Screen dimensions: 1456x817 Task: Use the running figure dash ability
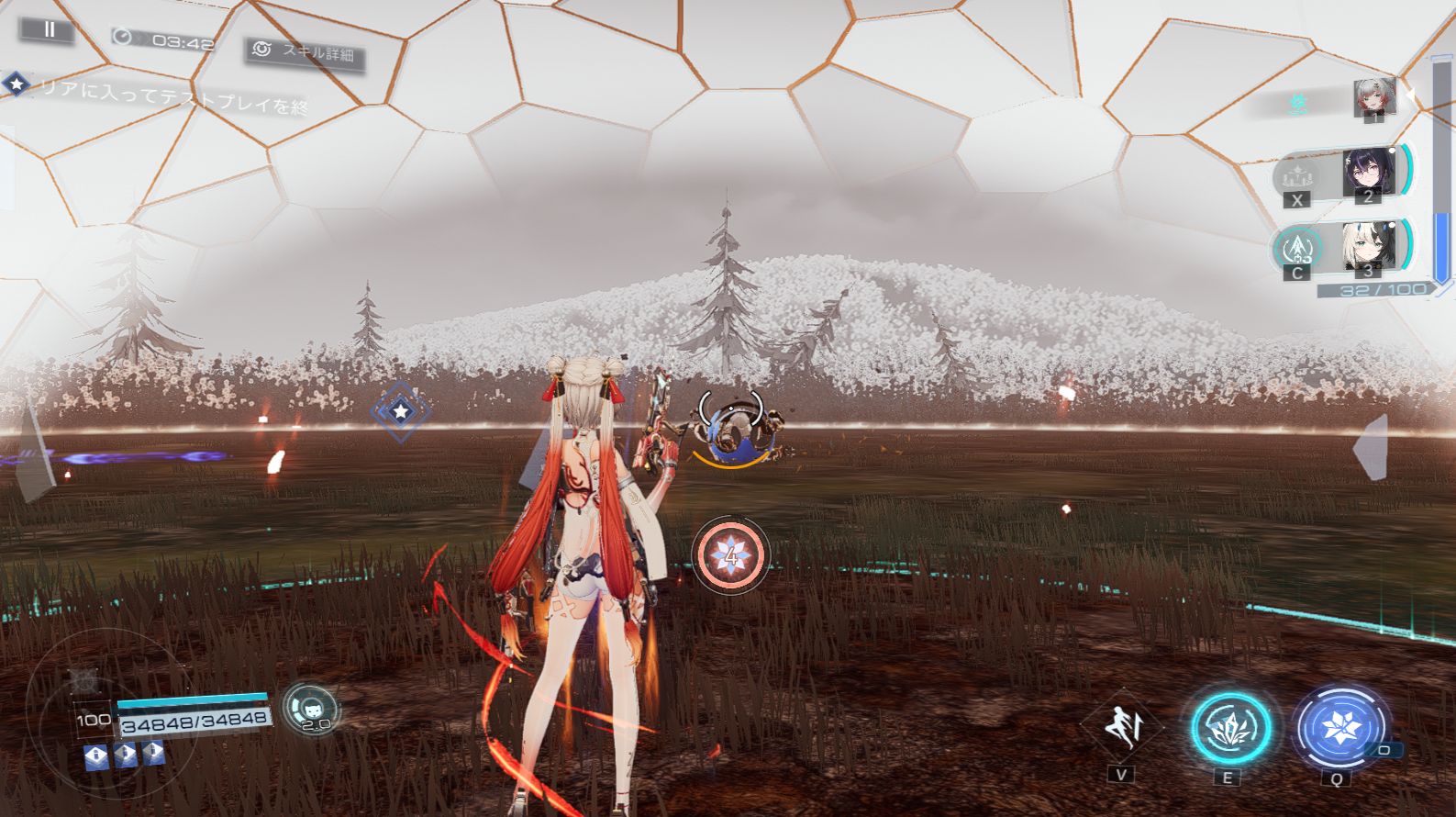click(1122, 727)
